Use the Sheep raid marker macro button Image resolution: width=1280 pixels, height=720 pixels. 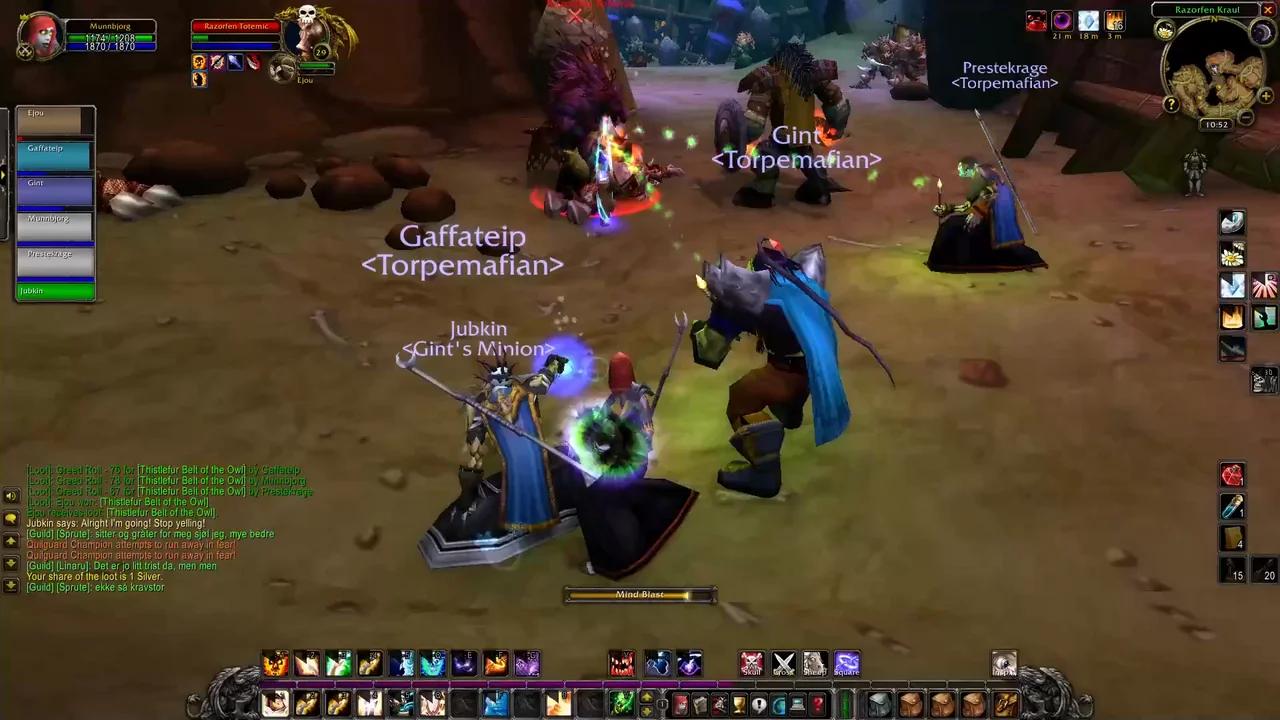coord(815,662)
